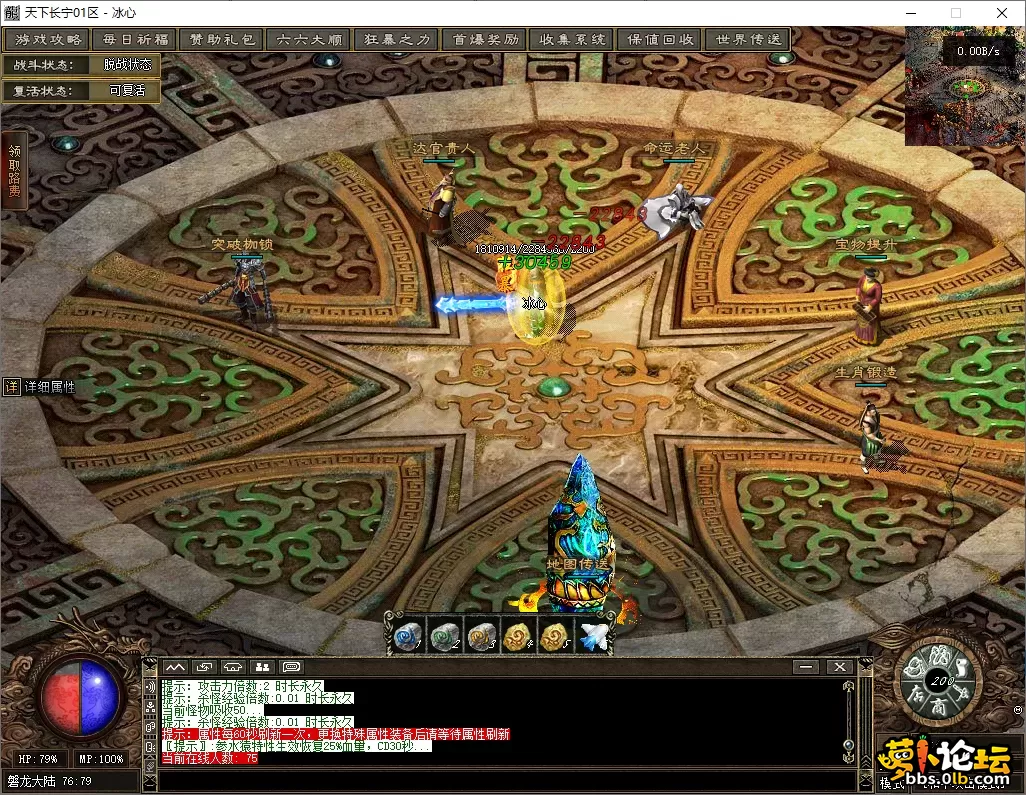
Task: Click the 领取路费 side button
Action: (x=14, y=171)
